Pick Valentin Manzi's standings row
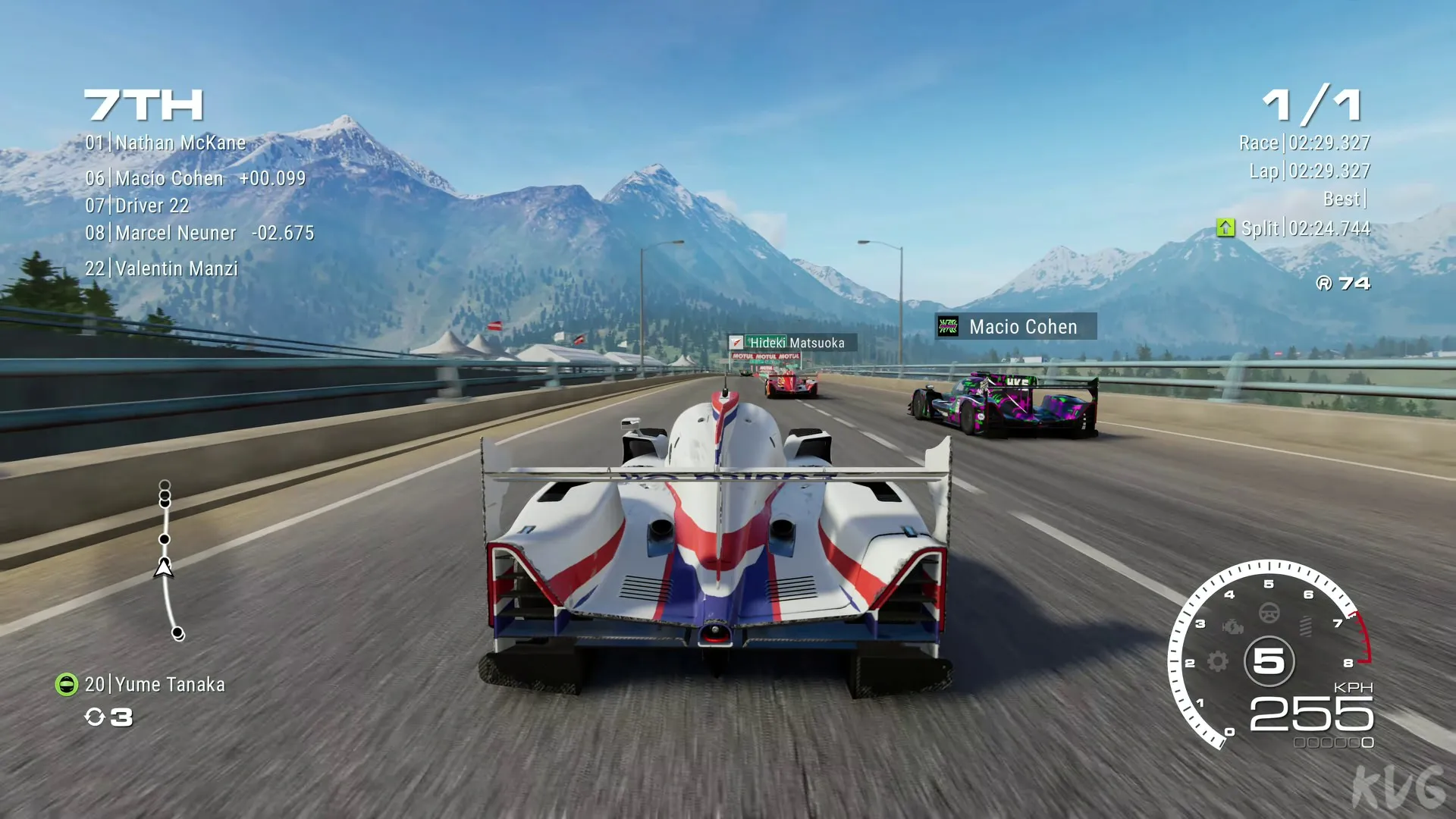The image size is (1456, 819). pos(162,269)
